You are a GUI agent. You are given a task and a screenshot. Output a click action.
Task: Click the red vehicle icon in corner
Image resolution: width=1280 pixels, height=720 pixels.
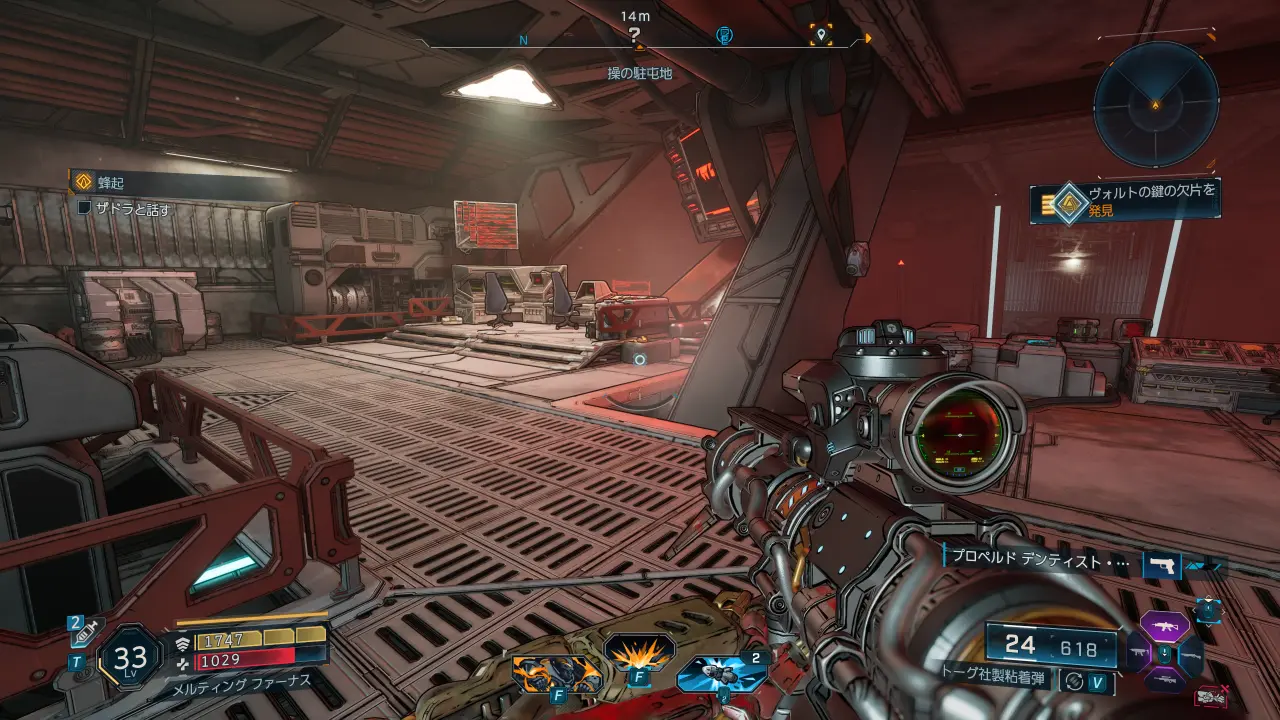point(1211,696)
